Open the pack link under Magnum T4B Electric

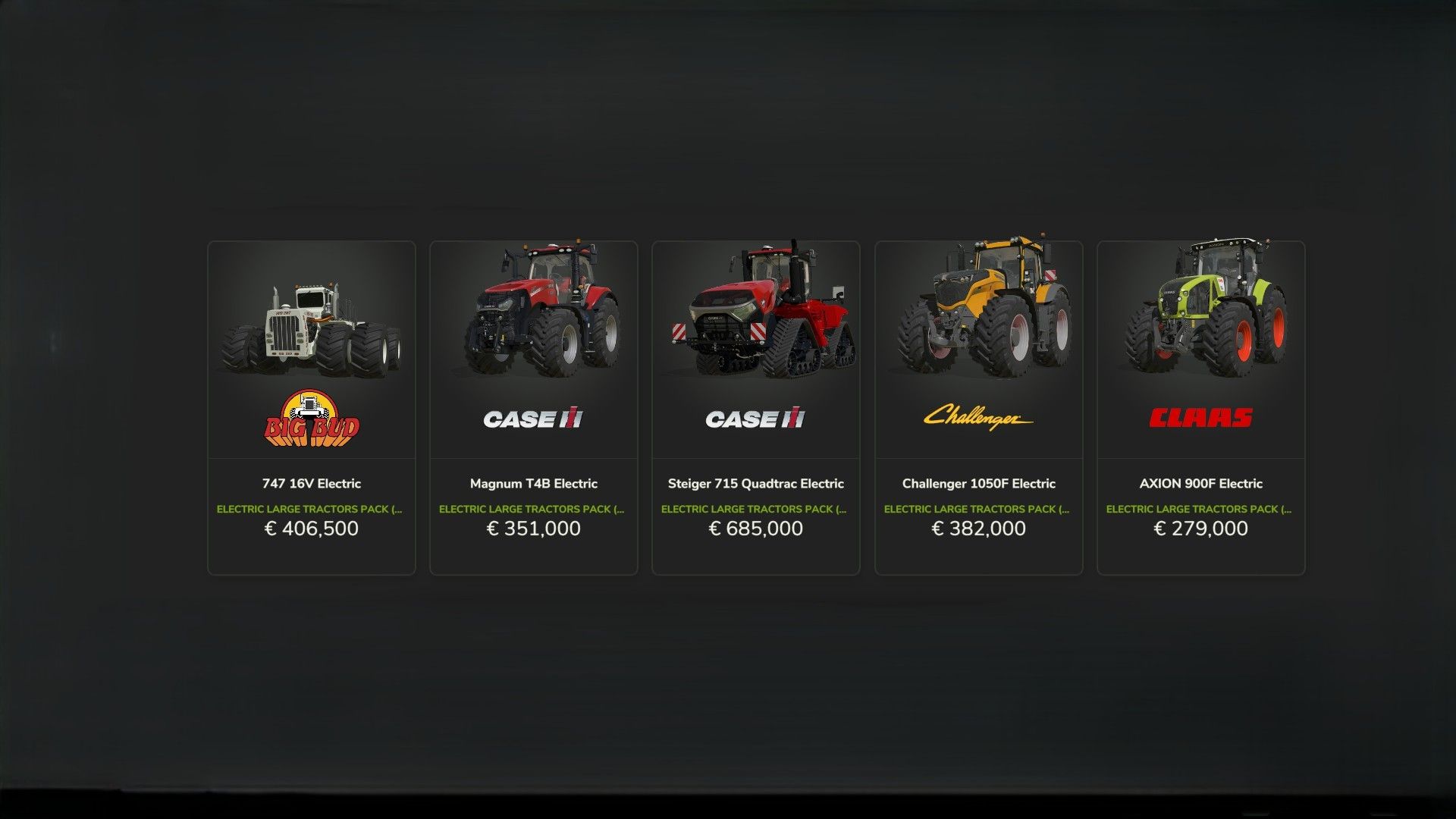tap(533, 509)
